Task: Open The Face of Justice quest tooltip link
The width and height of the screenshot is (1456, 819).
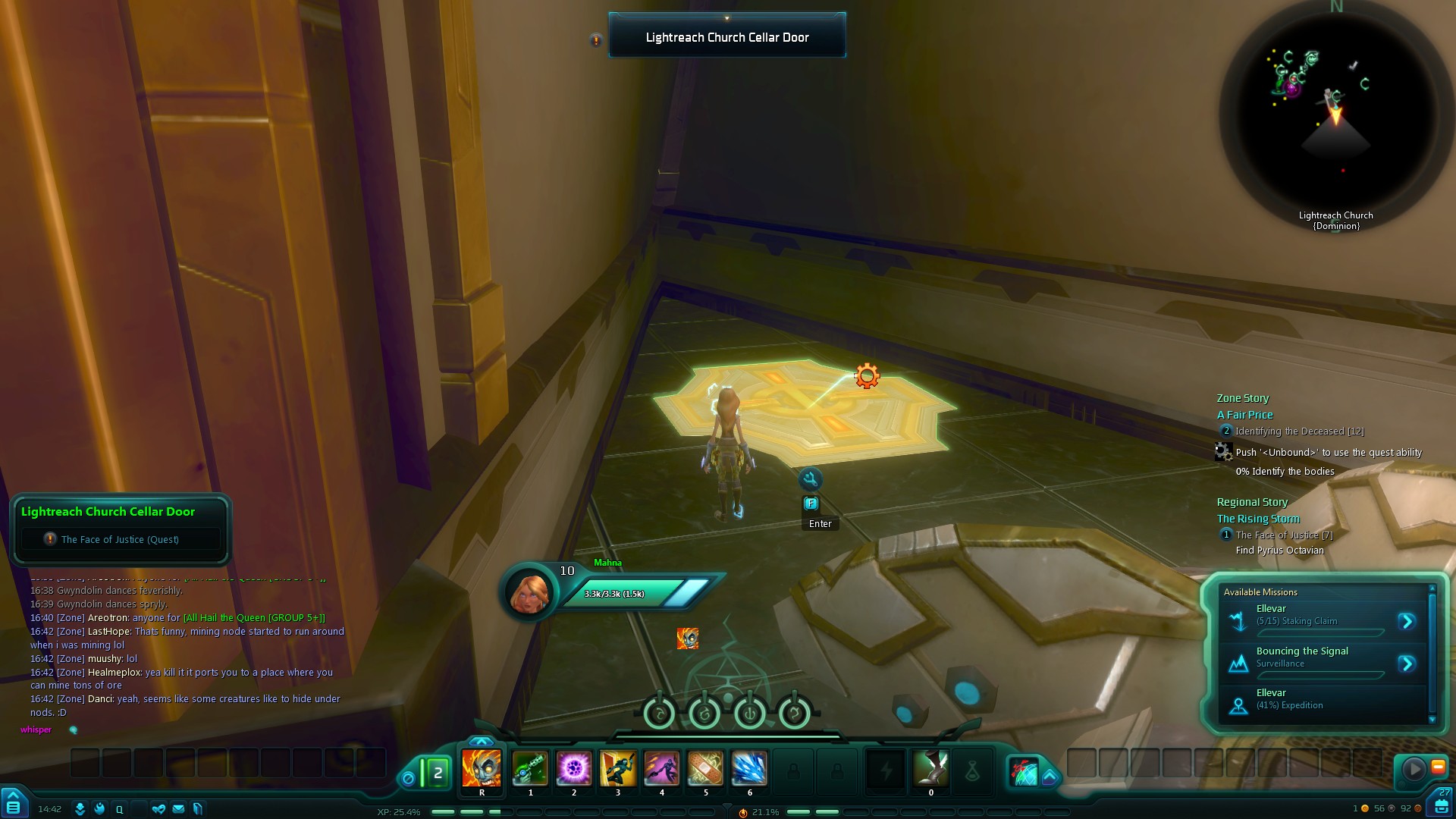Action: tap(120, 539)
